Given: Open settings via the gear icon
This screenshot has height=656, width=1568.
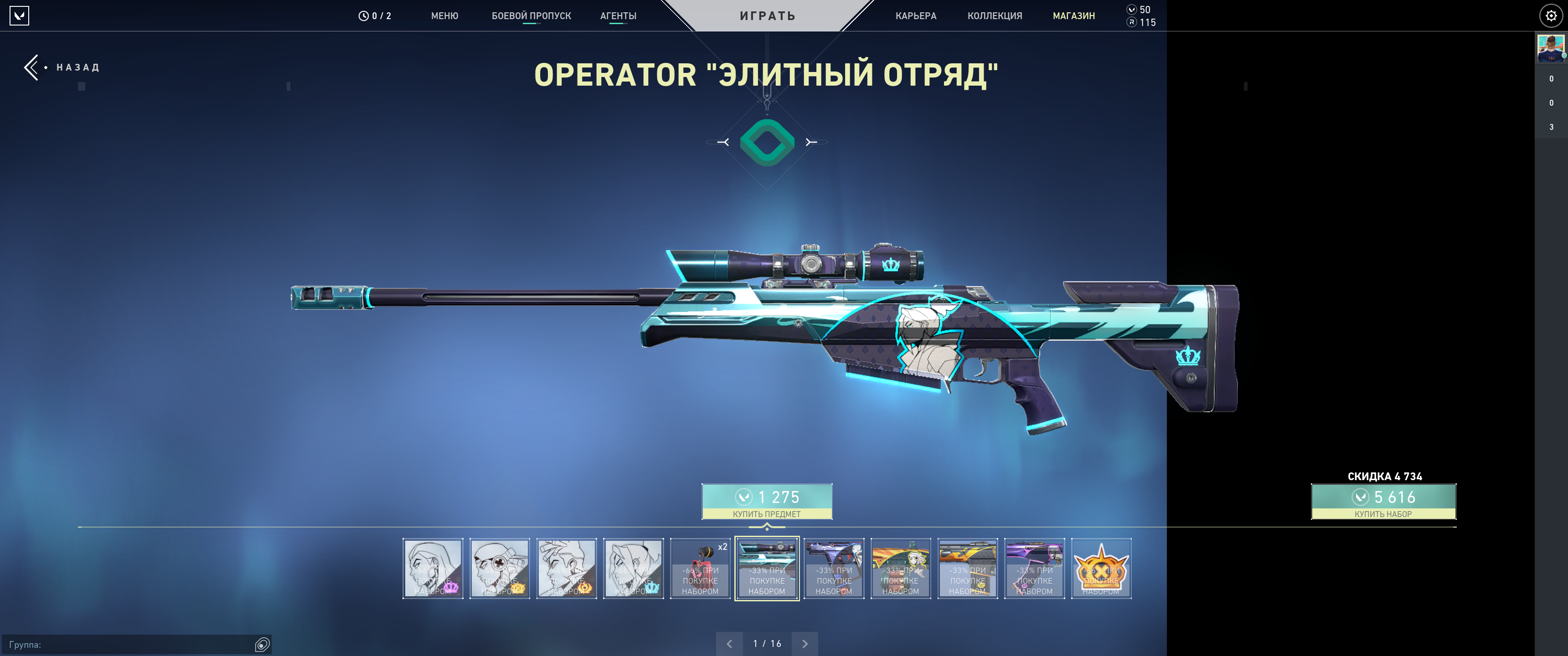Looking at the screenshot, I should click(1550, 16).
